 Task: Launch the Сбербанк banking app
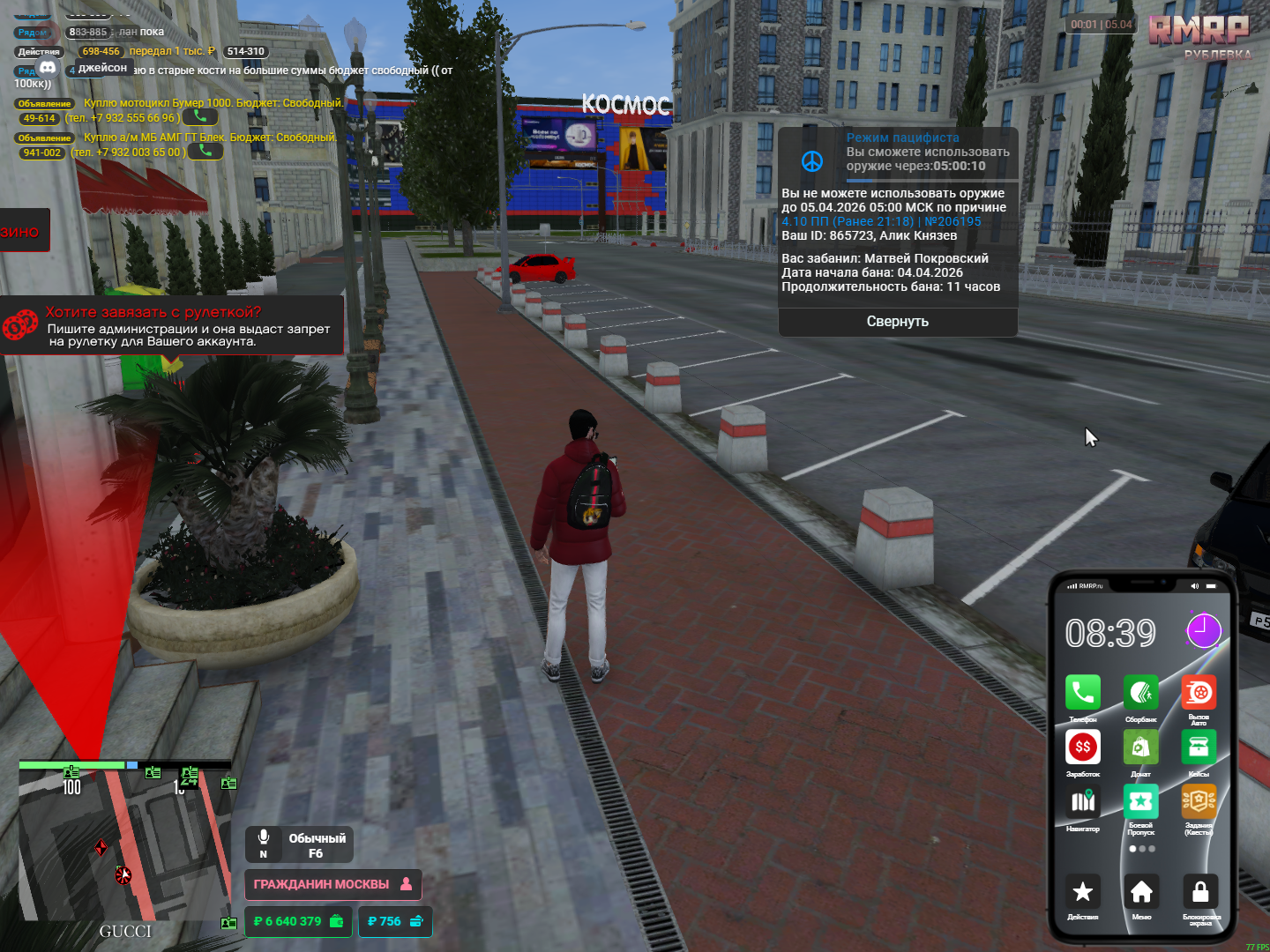1140,693
